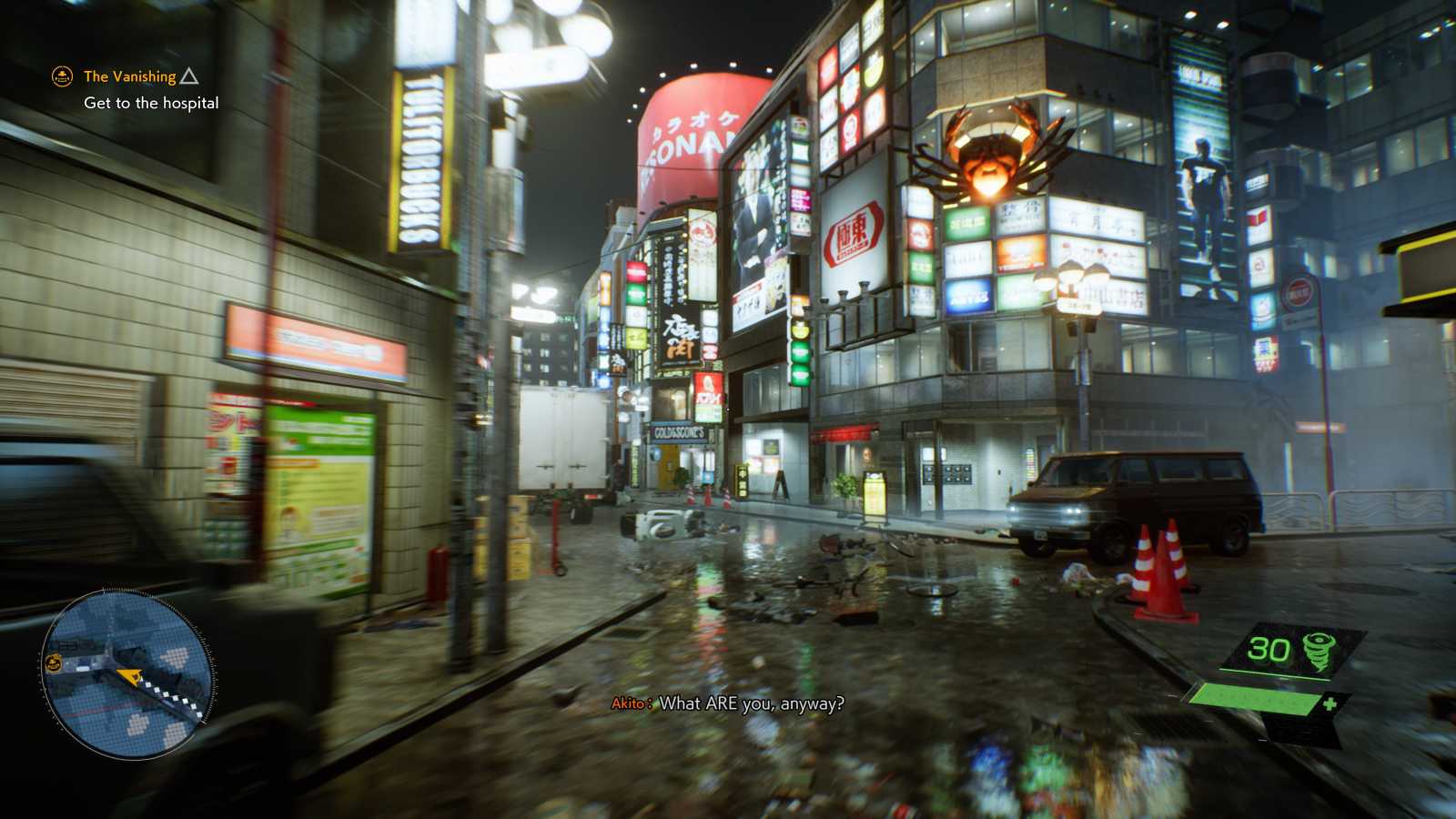Click the vertical TULITONBUCKS sign on the left

(422, 155)
